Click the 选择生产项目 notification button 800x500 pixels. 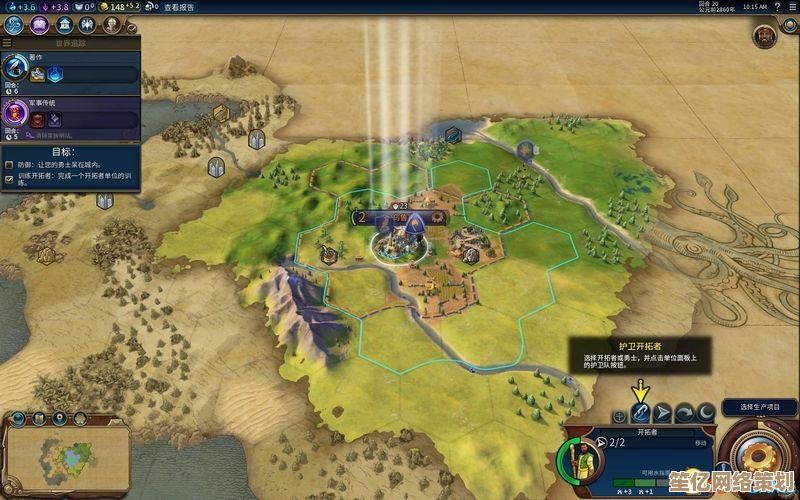pos(761,407)
